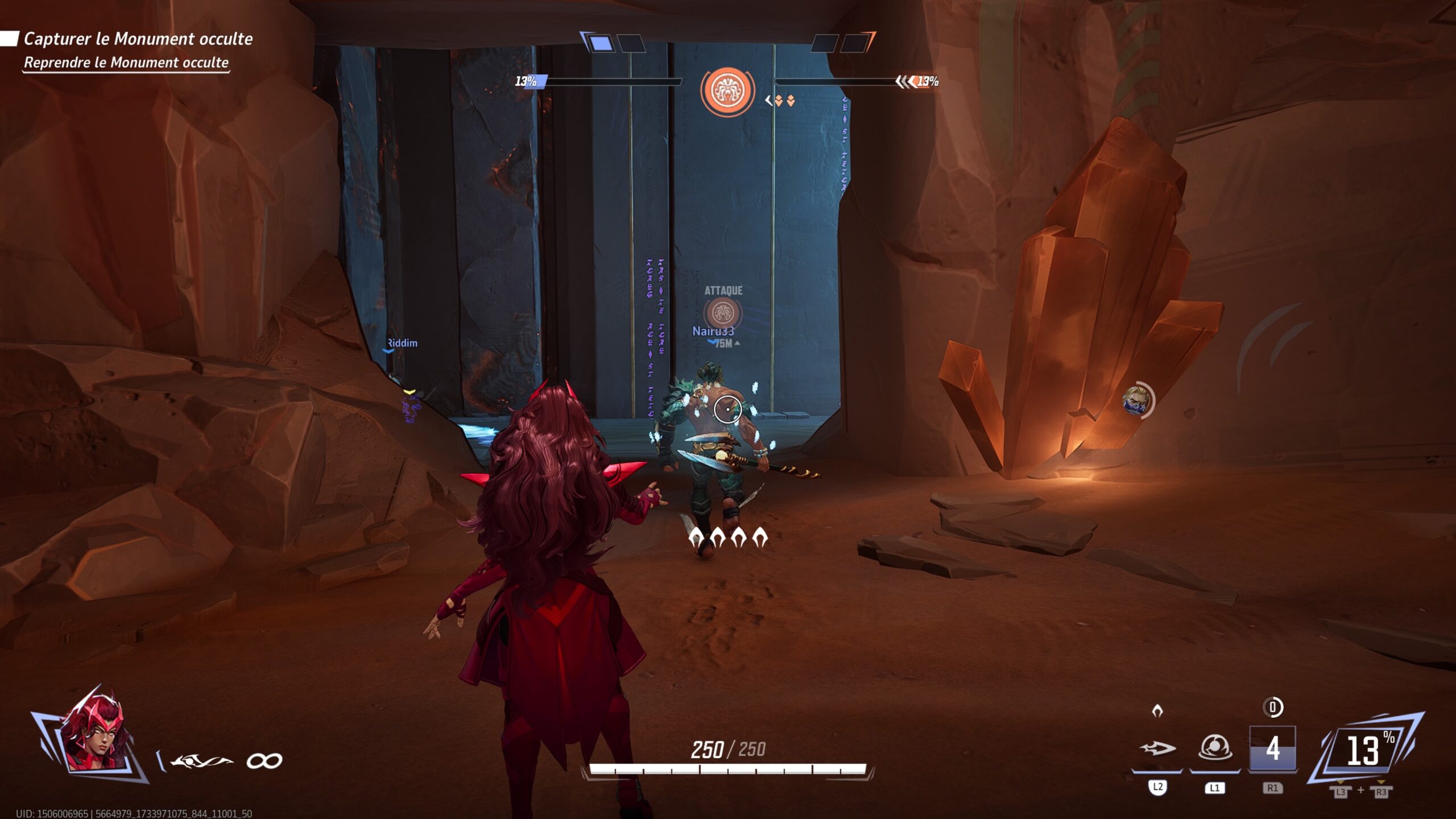The image size is (1456, 819).
Task: Click the ATTAQUE objective waypoint marker
Action: [x=723, y=312]
